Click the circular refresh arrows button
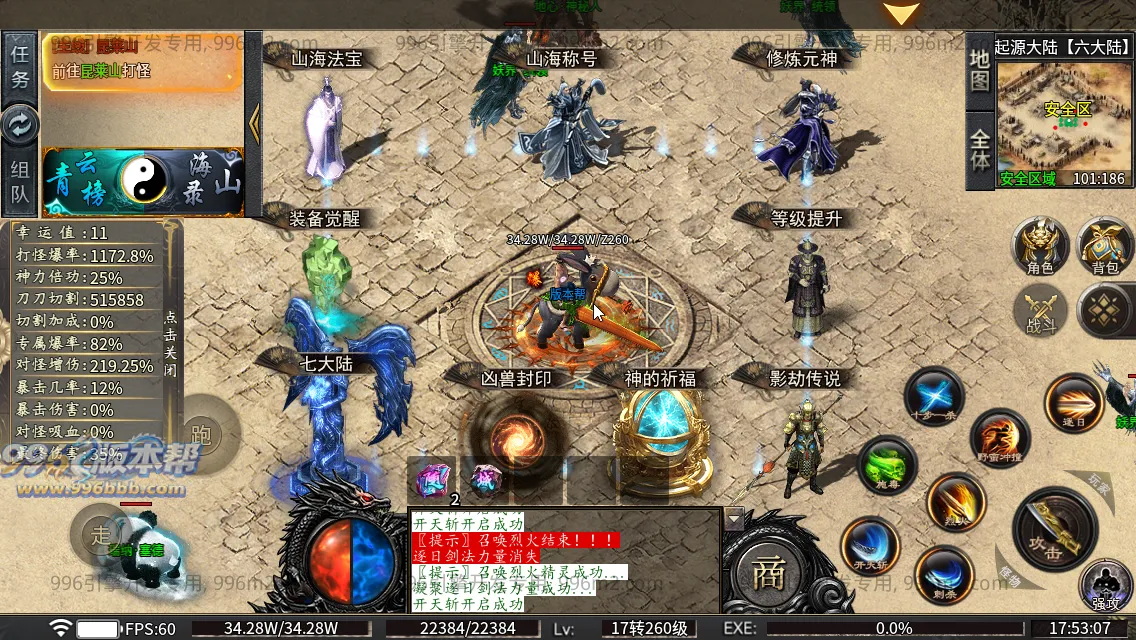 [20, 125]
